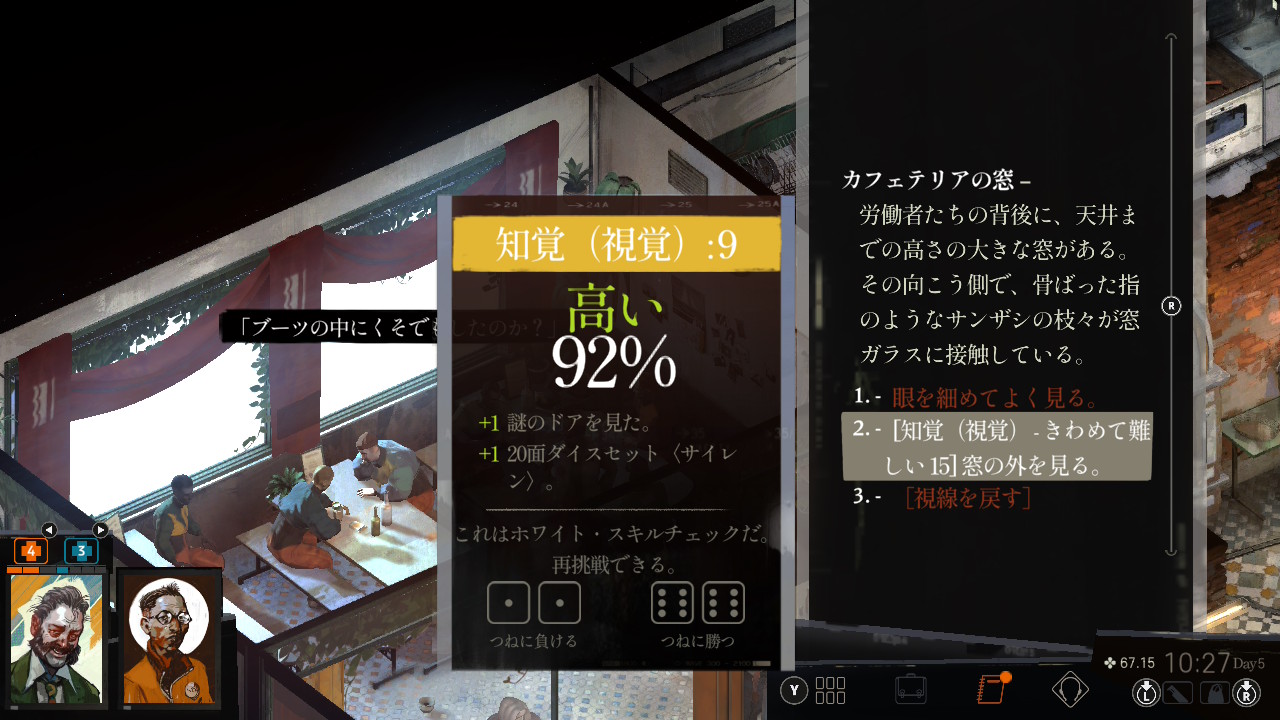Screen dimensions: 1280x720
Task: Select the bag item slot in the HUD
Action: click(x=1213, y=691)
